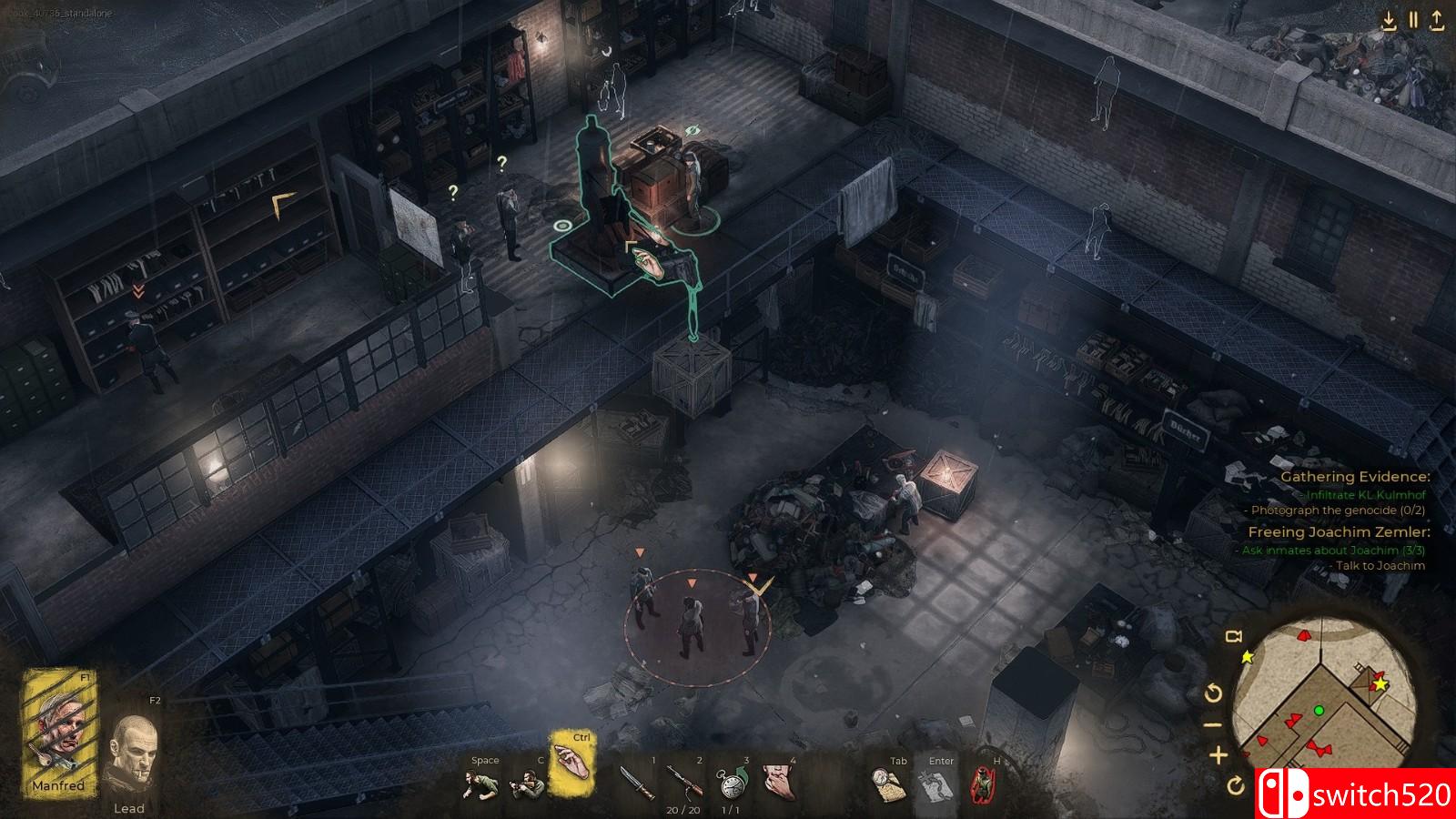Use the pocket watch item

[731, 783]
